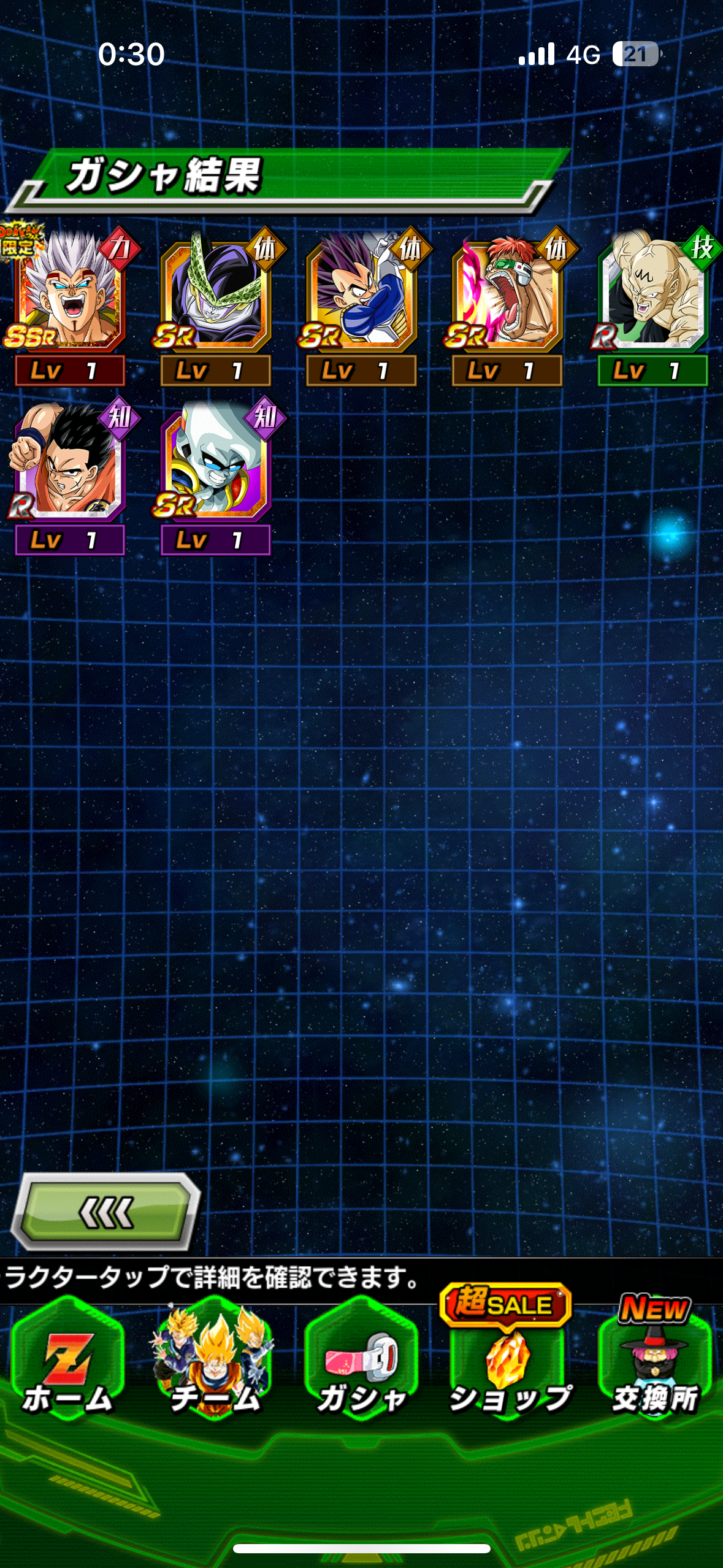
Task: Open the ショップ shop menu
Action: pos(508,1361)
